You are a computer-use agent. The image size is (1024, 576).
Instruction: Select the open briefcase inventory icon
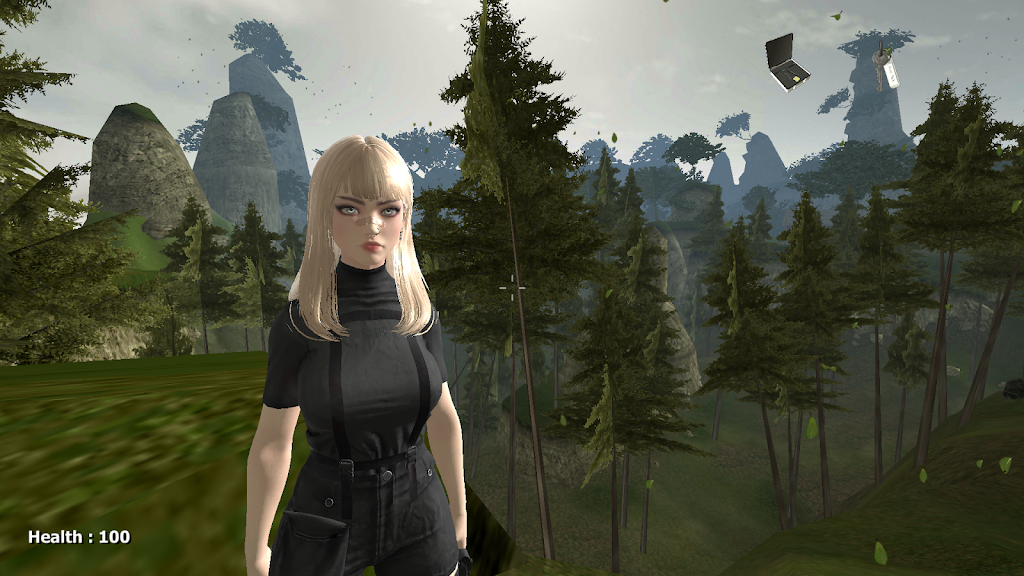[x=787, y=64]
